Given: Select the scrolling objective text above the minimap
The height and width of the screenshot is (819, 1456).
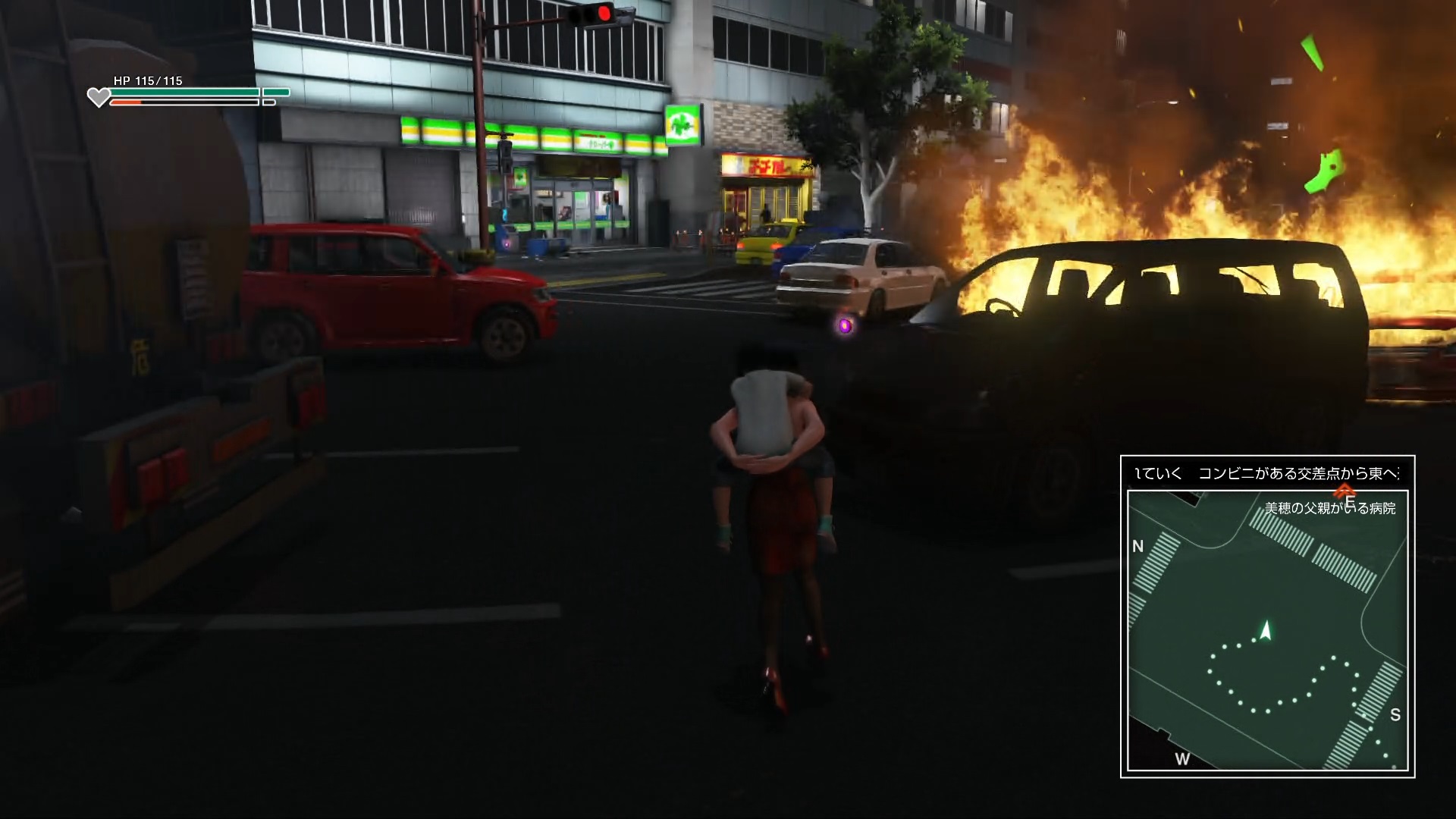Looking at the screenshot, I should pos(1267,473).
